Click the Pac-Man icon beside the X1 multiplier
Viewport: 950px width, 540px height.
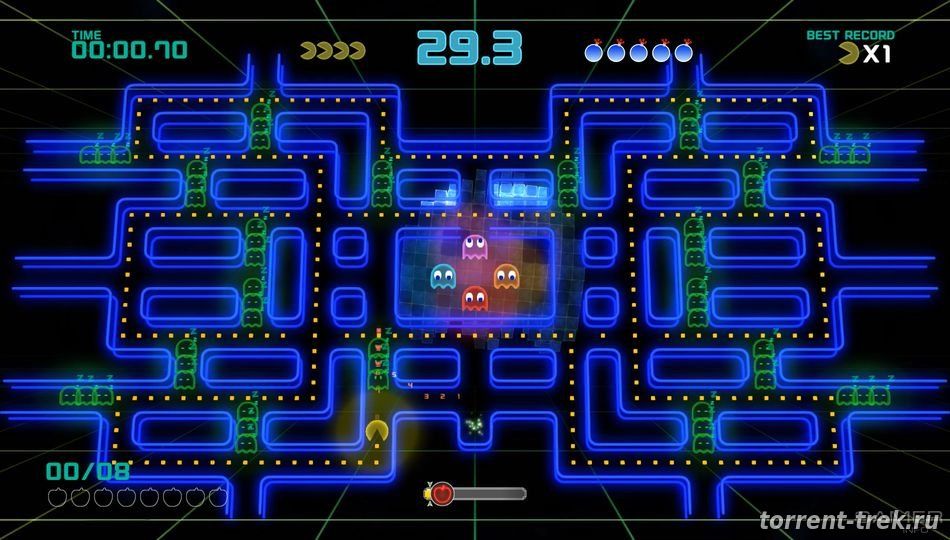(851, 55)
